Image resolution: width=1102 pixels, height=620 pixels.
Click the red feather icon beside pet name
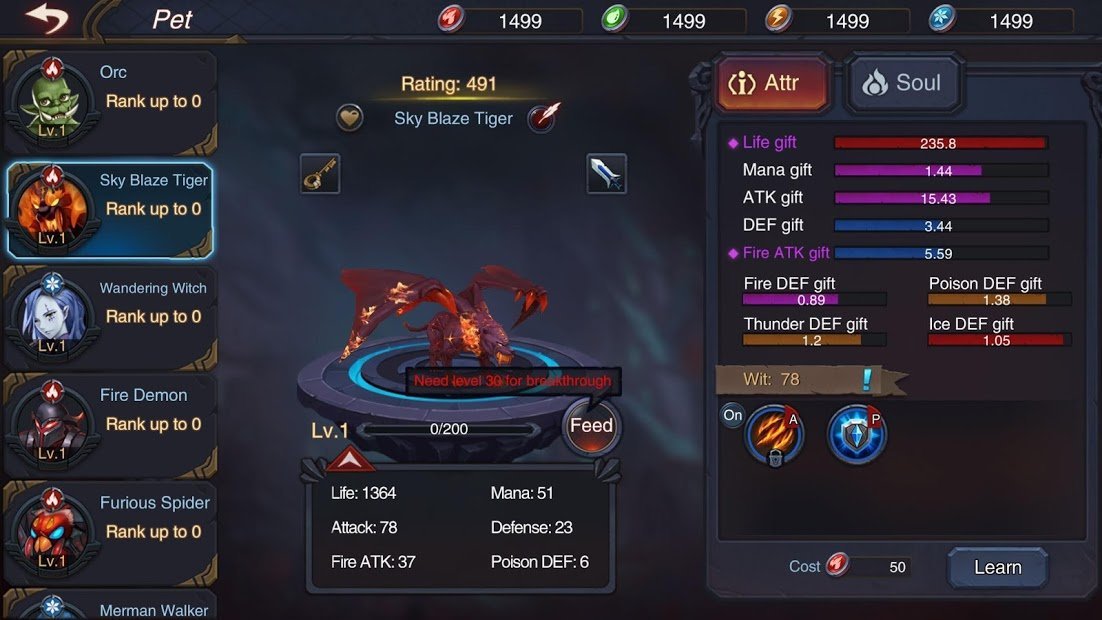coord(543,118)
